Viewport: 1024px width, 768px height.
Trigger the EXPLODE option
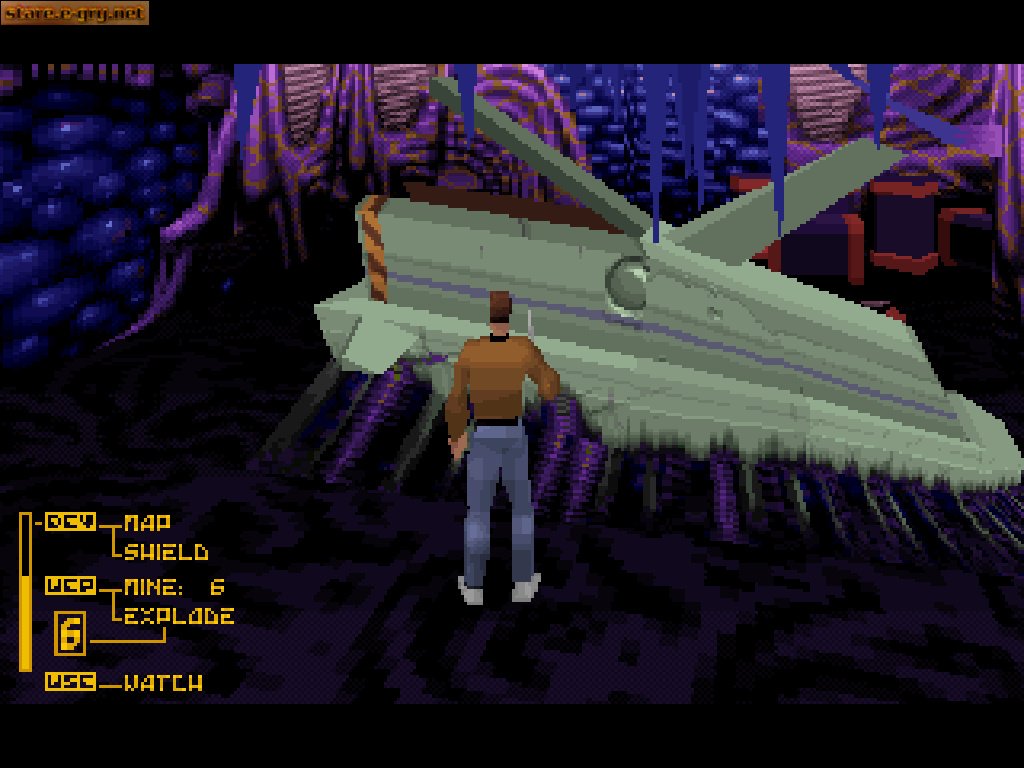click(179, 616)
